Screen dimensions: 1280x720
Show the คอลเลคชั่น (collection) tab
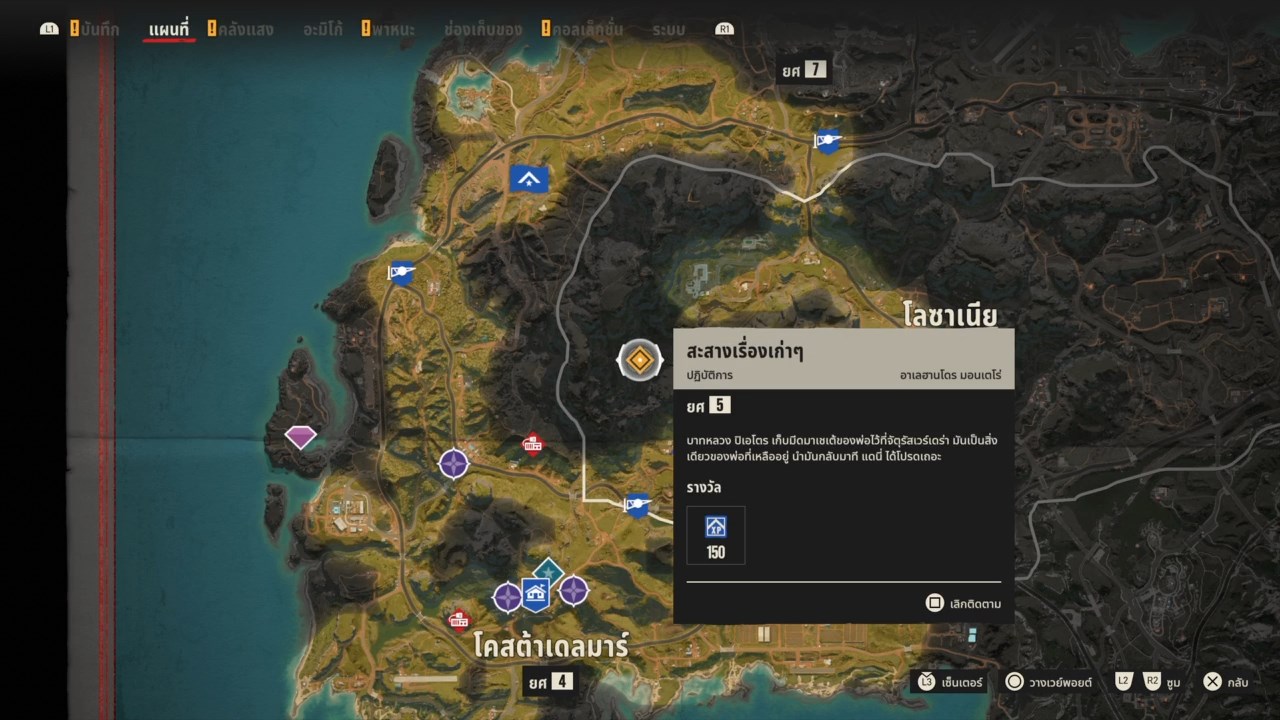tap(587, 30)
